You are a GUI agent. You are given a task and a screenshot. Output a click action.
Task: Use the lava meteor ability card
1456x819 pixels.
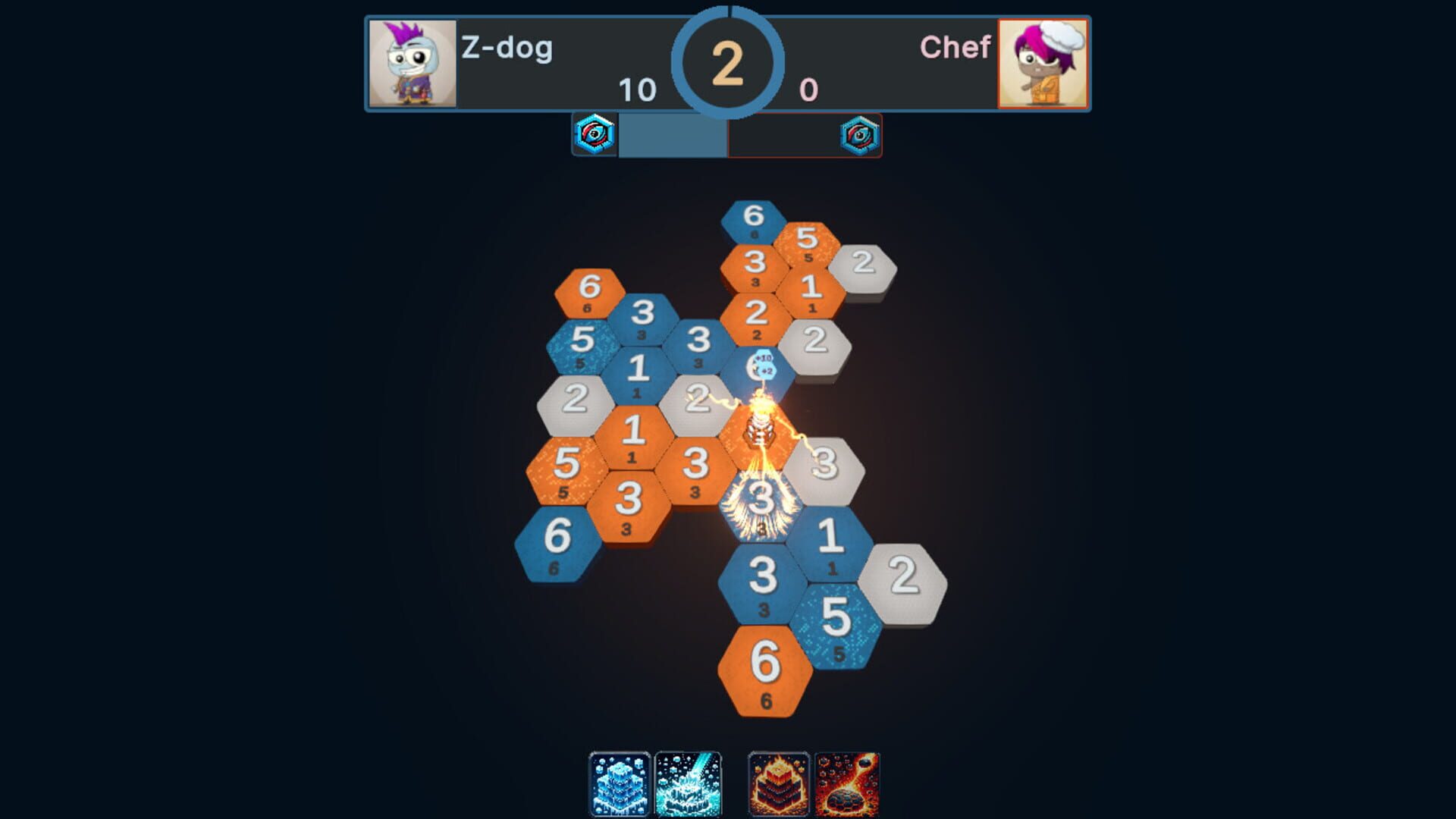[x=848, y=785]
